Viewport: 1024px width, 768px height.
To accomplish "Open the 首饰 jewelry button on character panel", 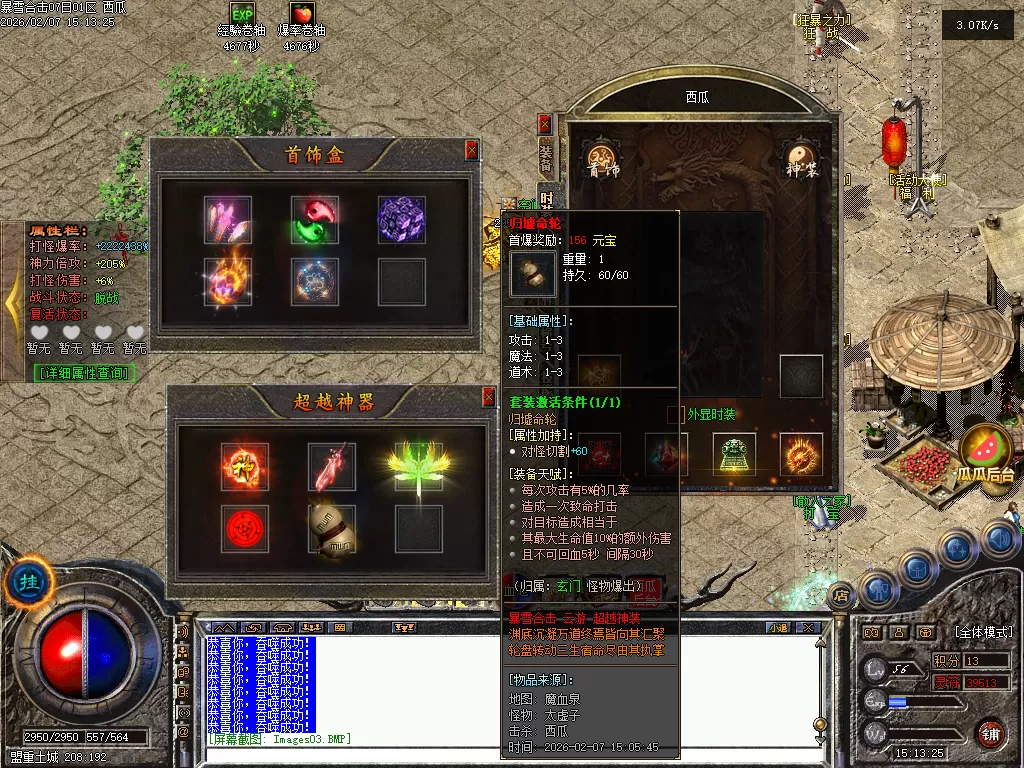I will coord(602,160).
